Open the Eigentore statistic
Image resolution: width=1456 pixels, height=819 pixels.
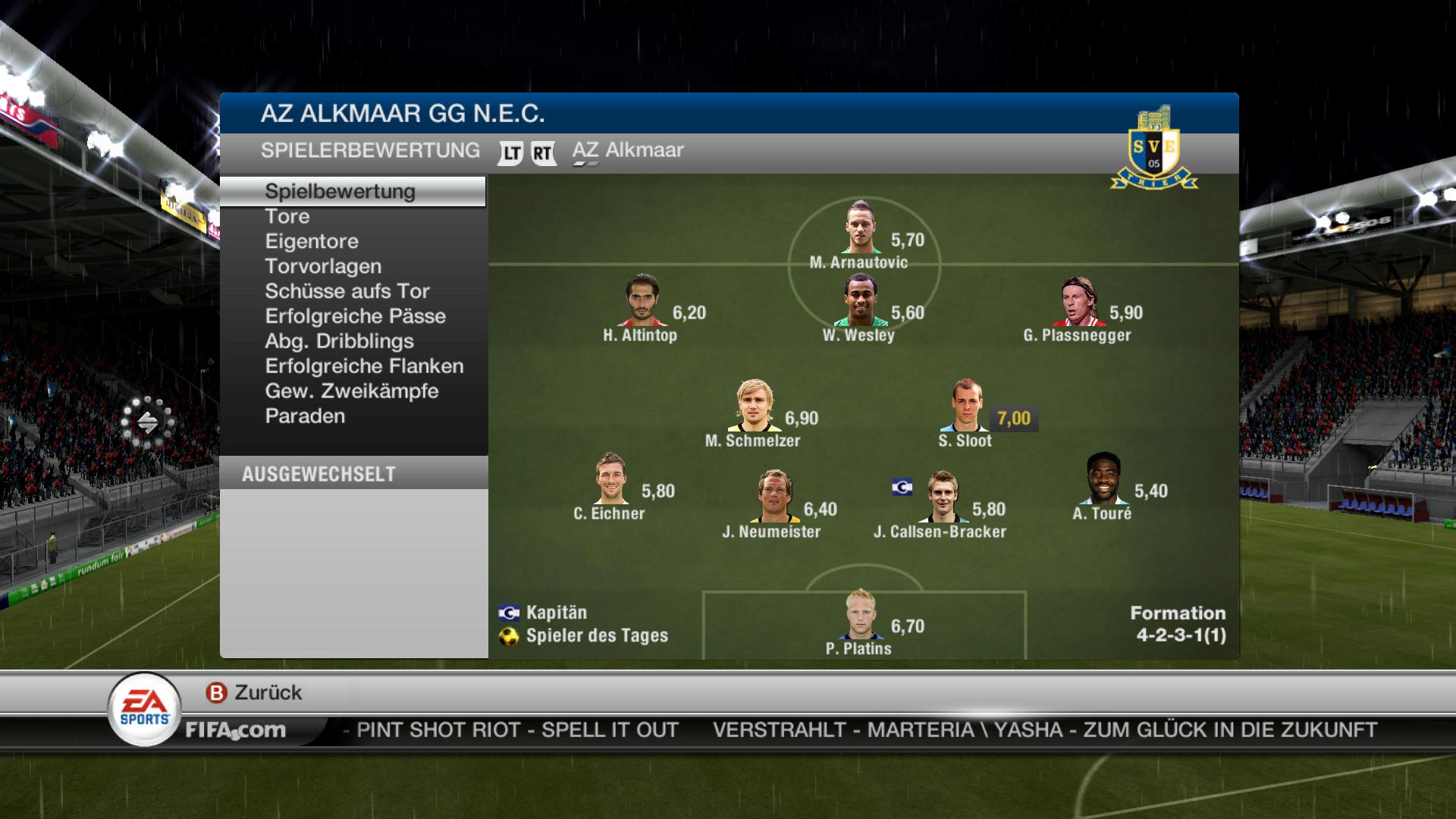coord(312,241)
